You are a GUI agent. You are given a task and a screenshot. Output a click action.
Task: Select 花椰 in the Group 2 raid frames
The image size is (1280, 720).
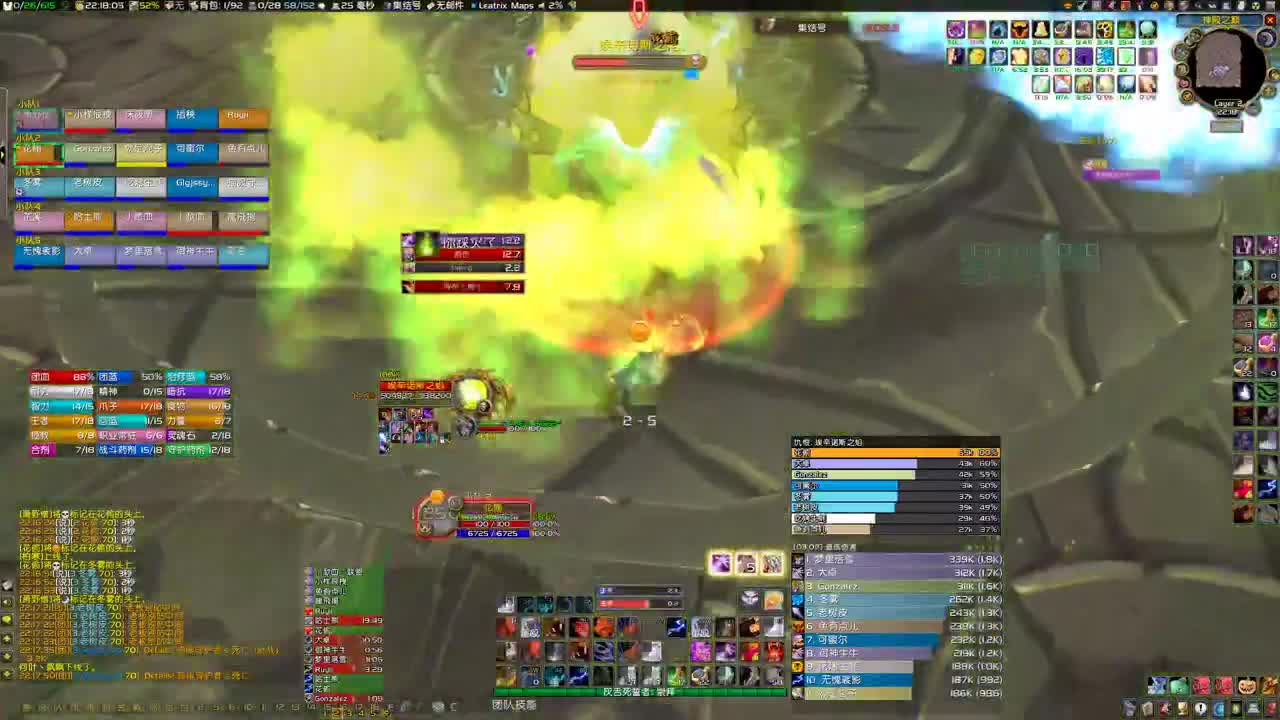click(x=33, y=149)
